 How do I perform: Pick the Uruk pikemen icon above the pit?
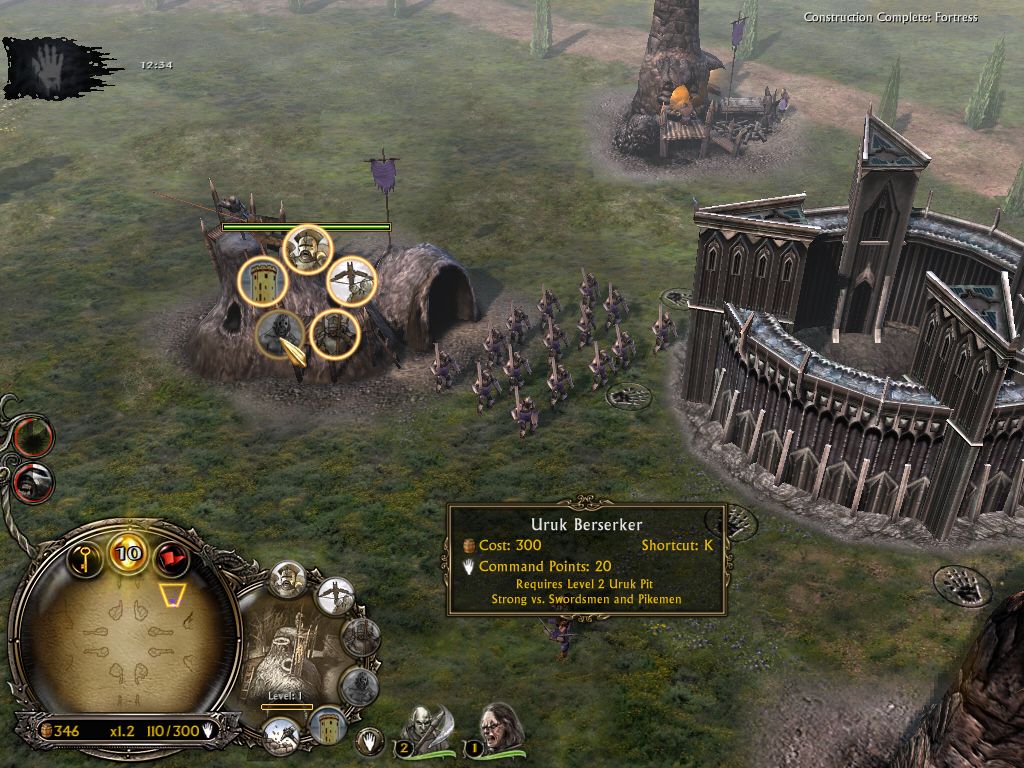[334, 334]
